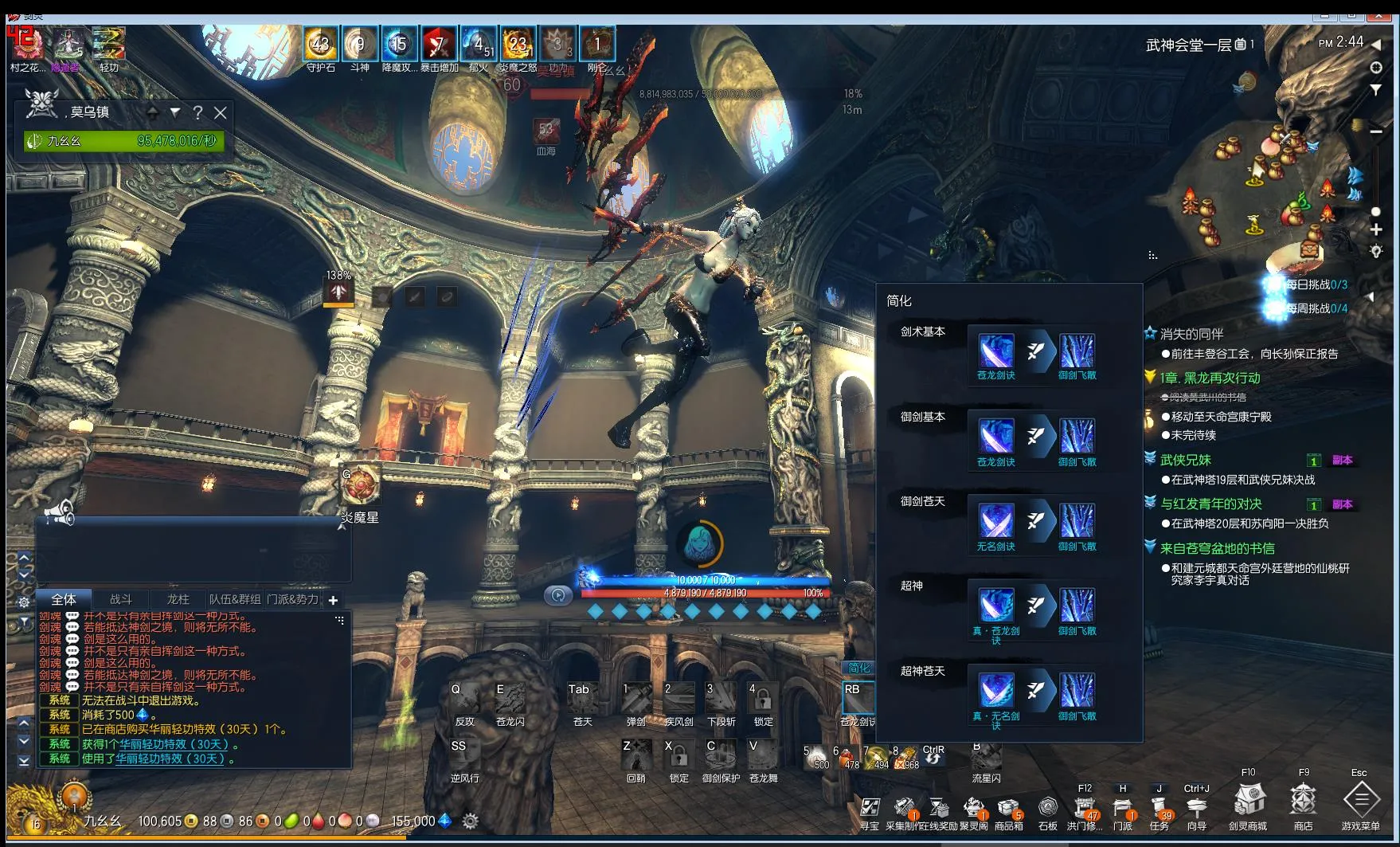
Task: Switch chat to the 战斗 tab
Action: pyautogui.click(x=121, y=599)
